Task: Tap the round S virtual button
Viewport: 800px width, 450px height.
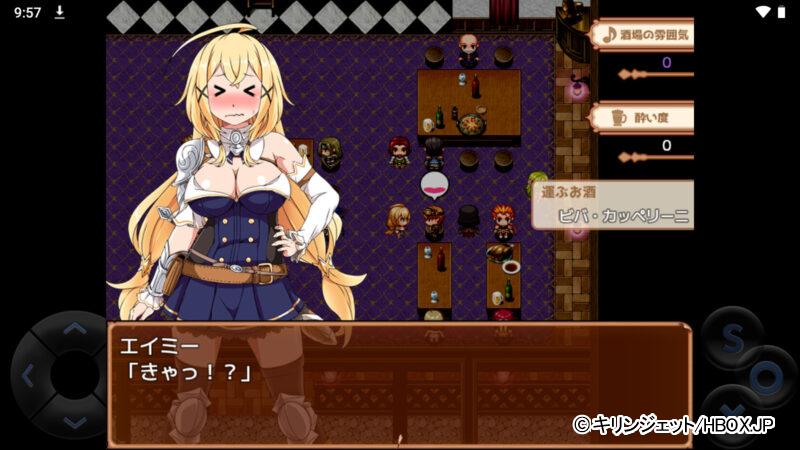Action: pyautogui.click(x=733, y=338)
